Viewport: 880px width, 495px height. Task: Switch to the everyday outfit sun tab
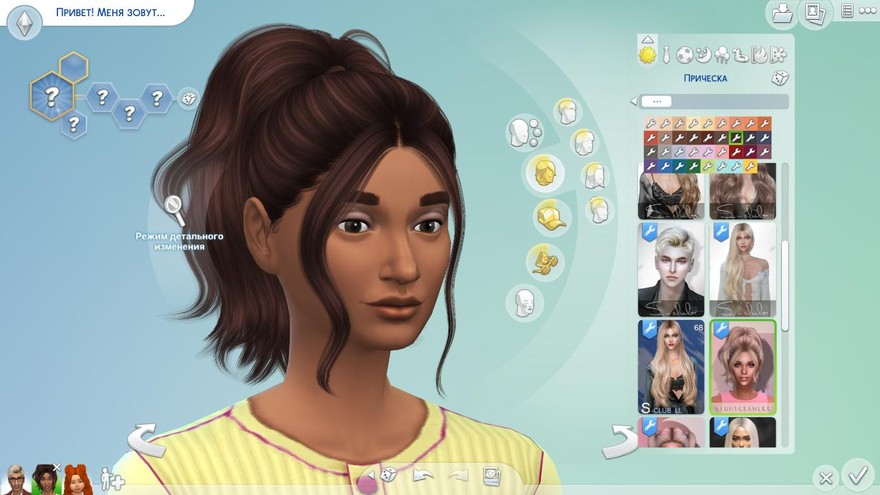point(648,54)
